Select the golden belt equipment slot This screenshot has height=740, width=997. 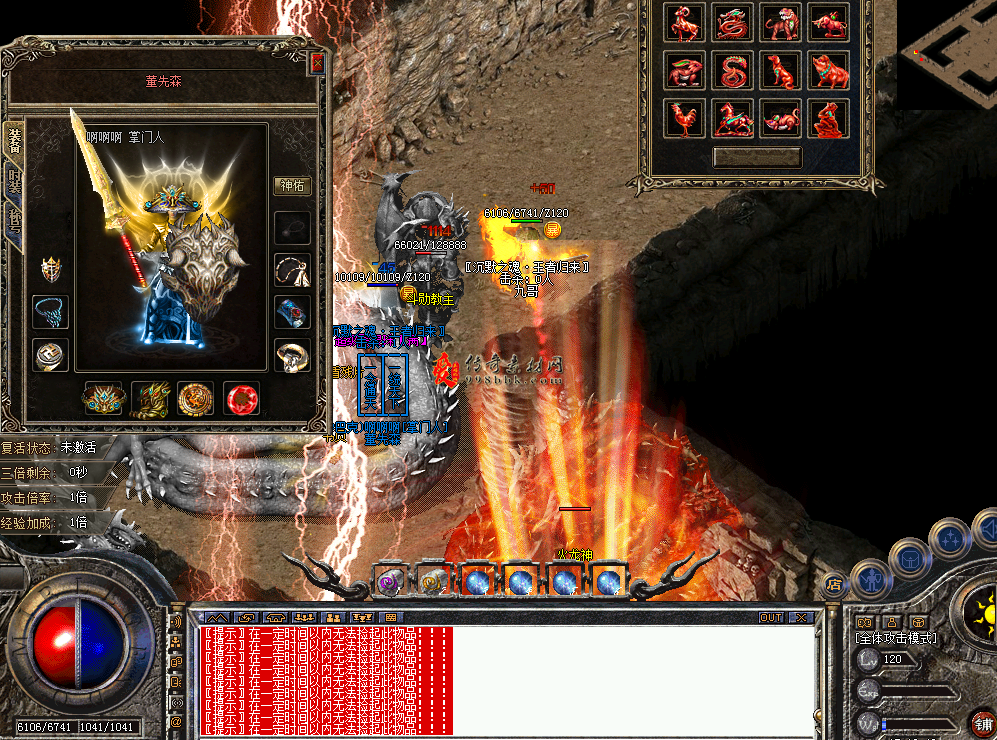103,399
